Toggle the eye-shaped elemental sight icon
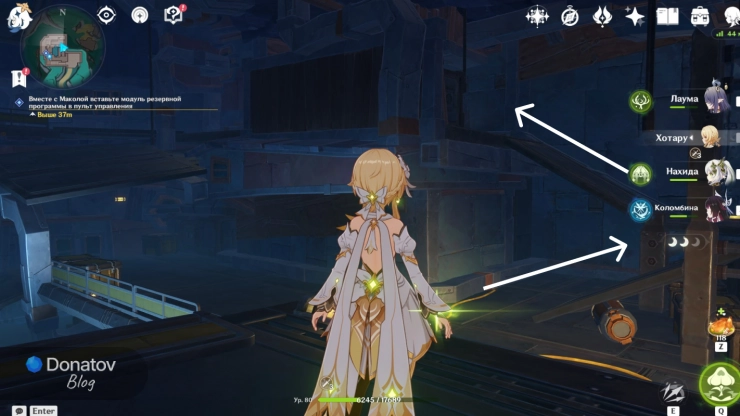 [x=107, y=15]
